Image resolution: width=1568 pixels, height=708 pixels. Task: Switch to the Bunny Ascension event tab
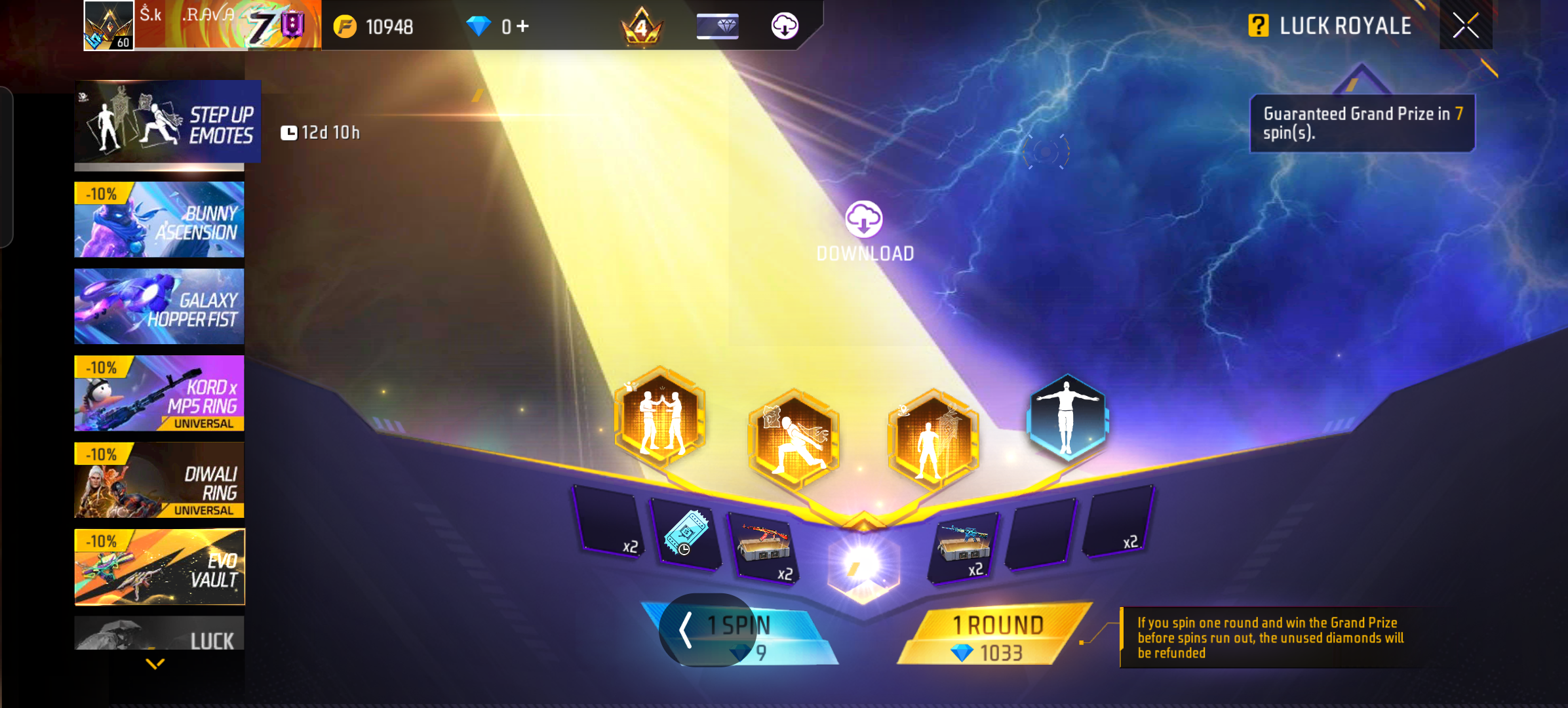click(x=159, y=220)
